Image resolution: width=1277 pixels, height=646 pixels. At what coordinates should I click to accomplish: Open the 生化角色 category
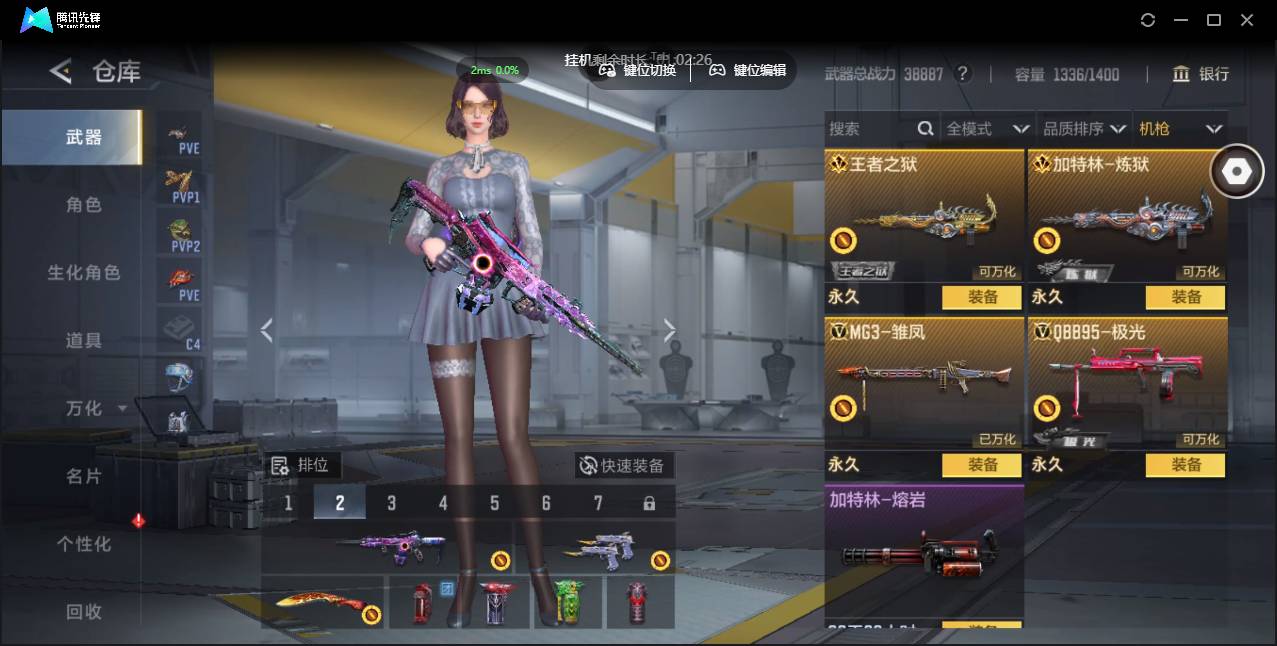[x=84, y=273]
